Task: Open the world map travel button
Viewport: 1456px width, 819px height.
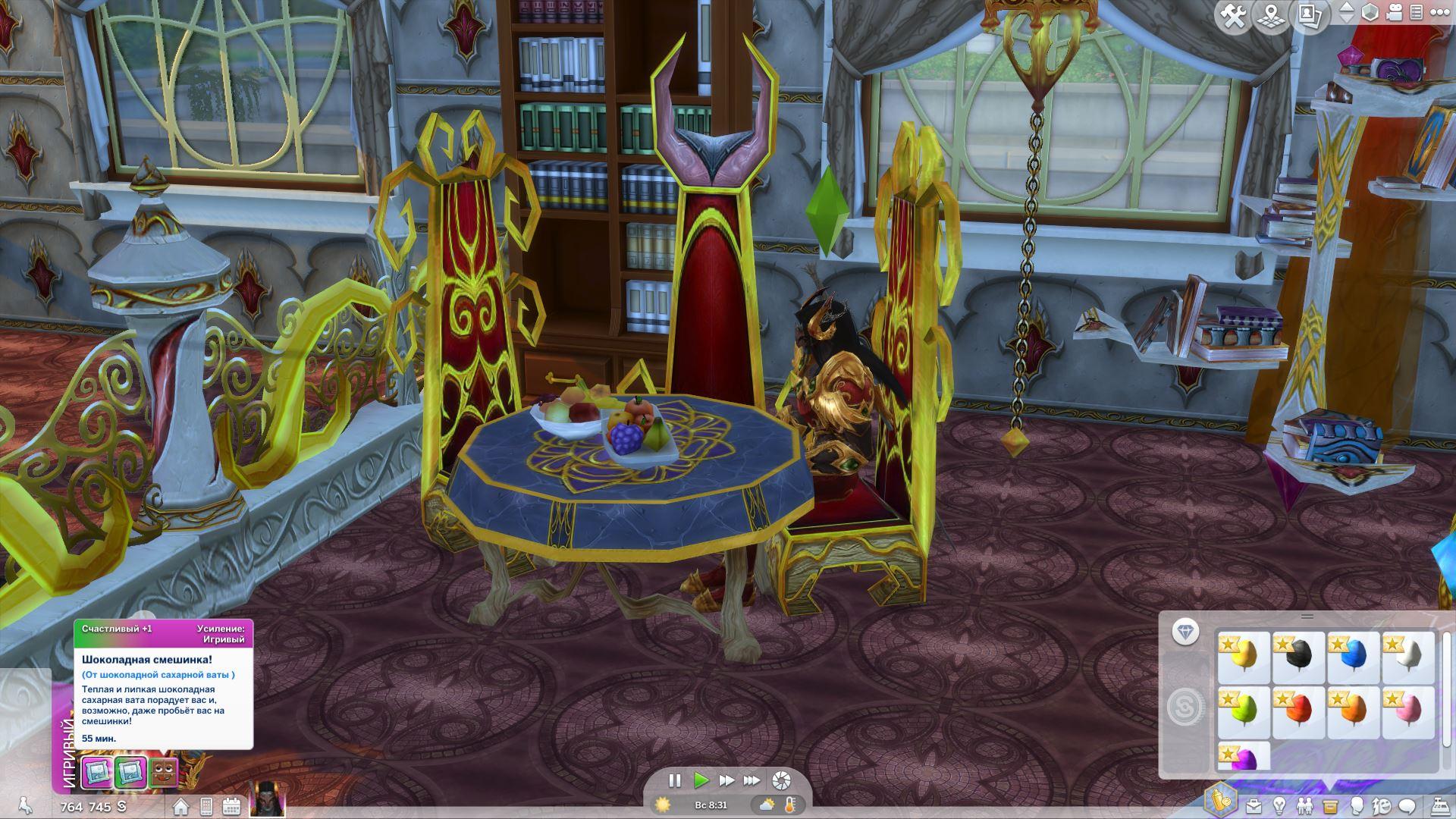Action: [1272, 16]
